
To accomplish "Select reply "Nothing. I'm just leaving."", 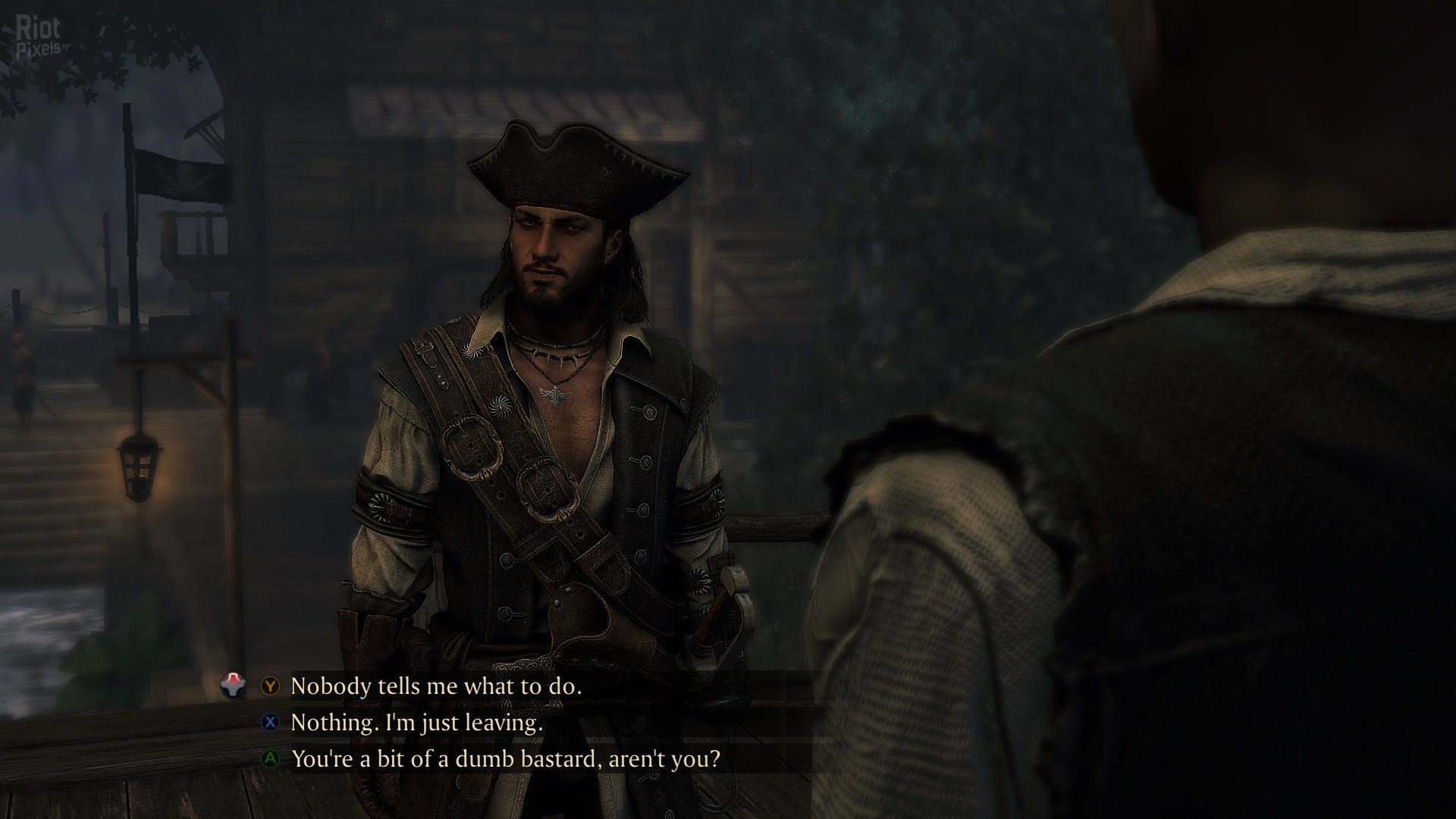I will pos(416,723).
